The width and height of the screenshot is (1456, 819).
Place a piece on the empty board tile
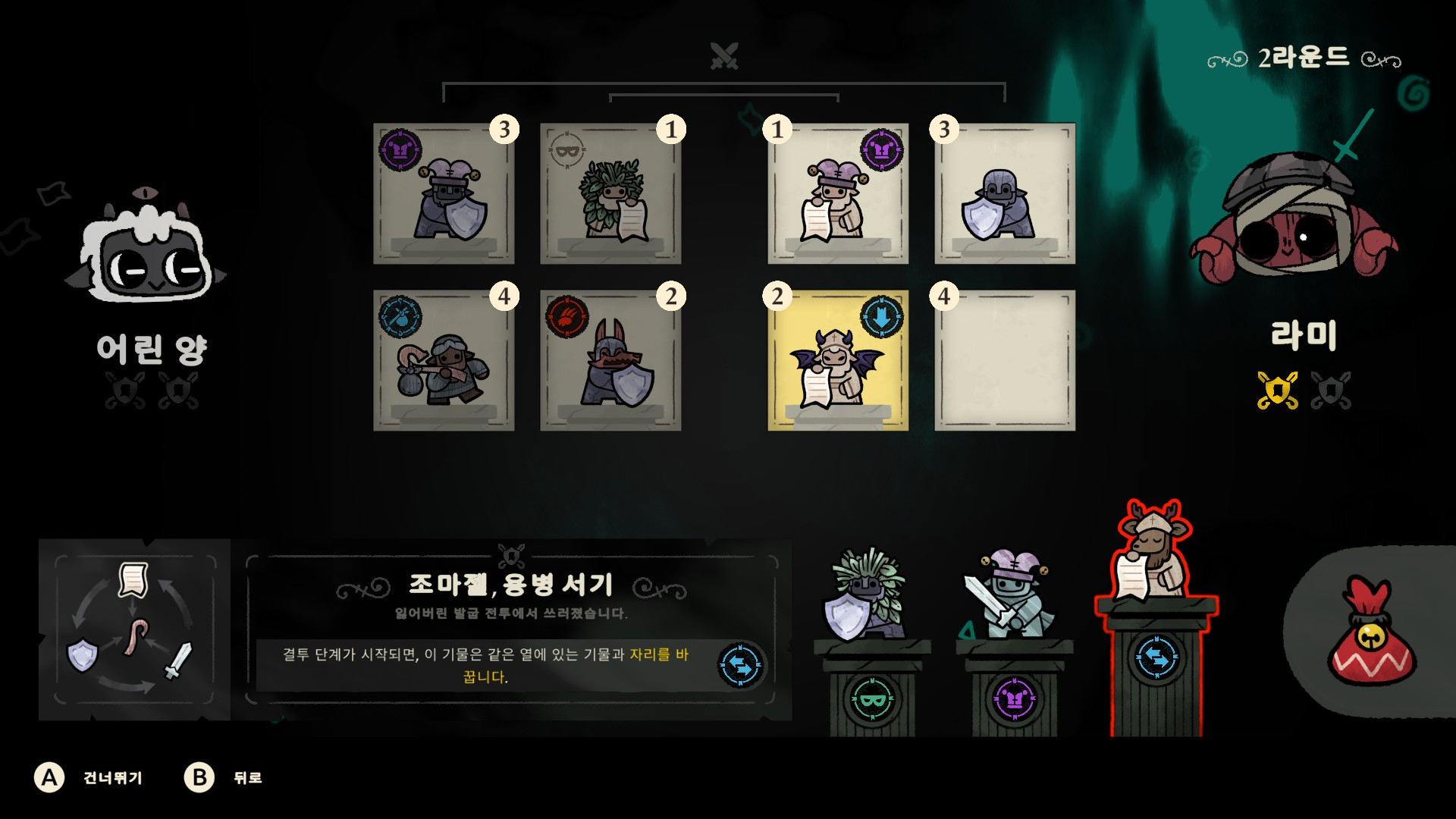pos(1005,361)
